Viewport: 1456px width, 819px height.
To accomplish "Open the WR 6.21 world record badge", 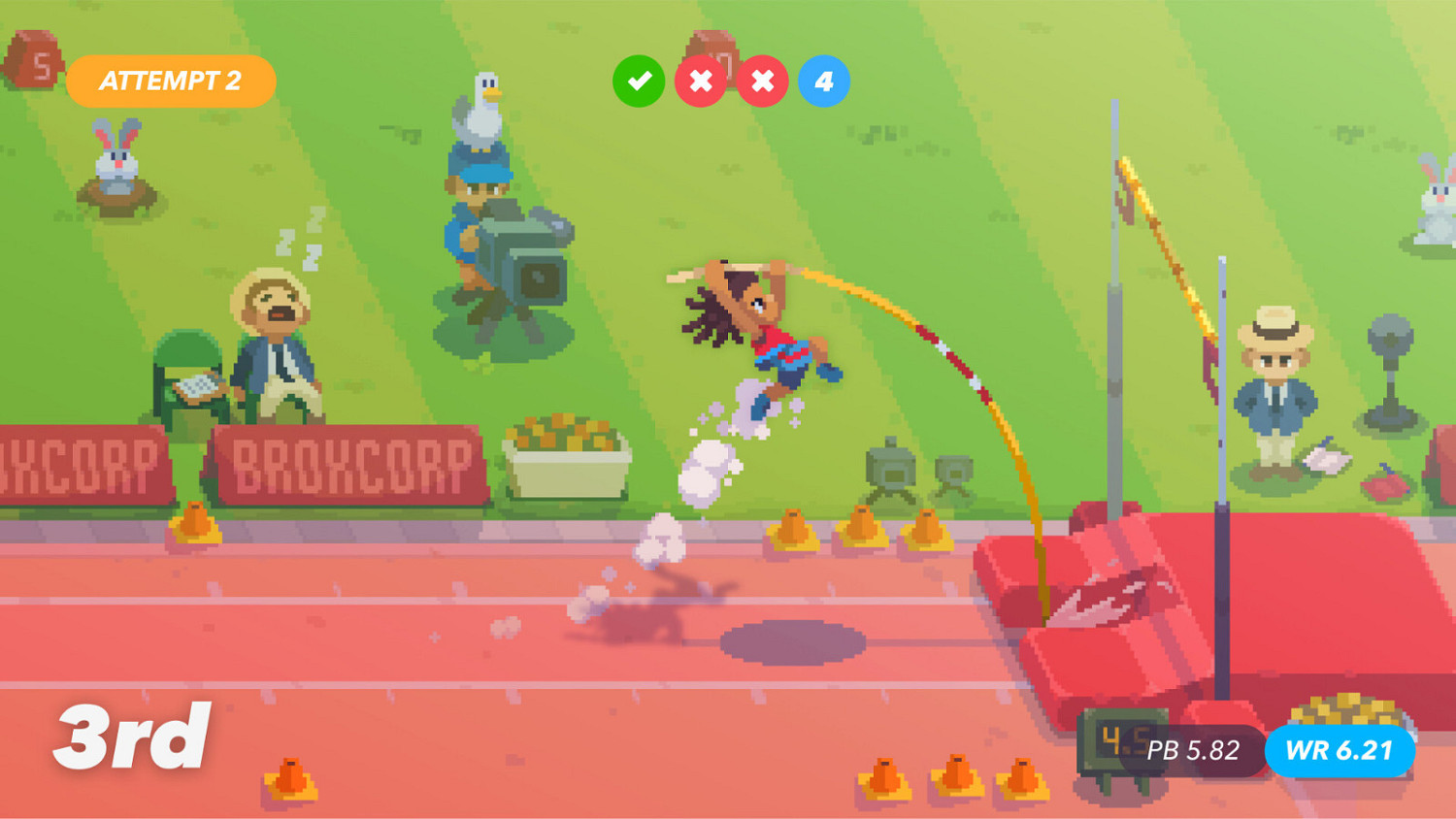I will point(1340,750).
